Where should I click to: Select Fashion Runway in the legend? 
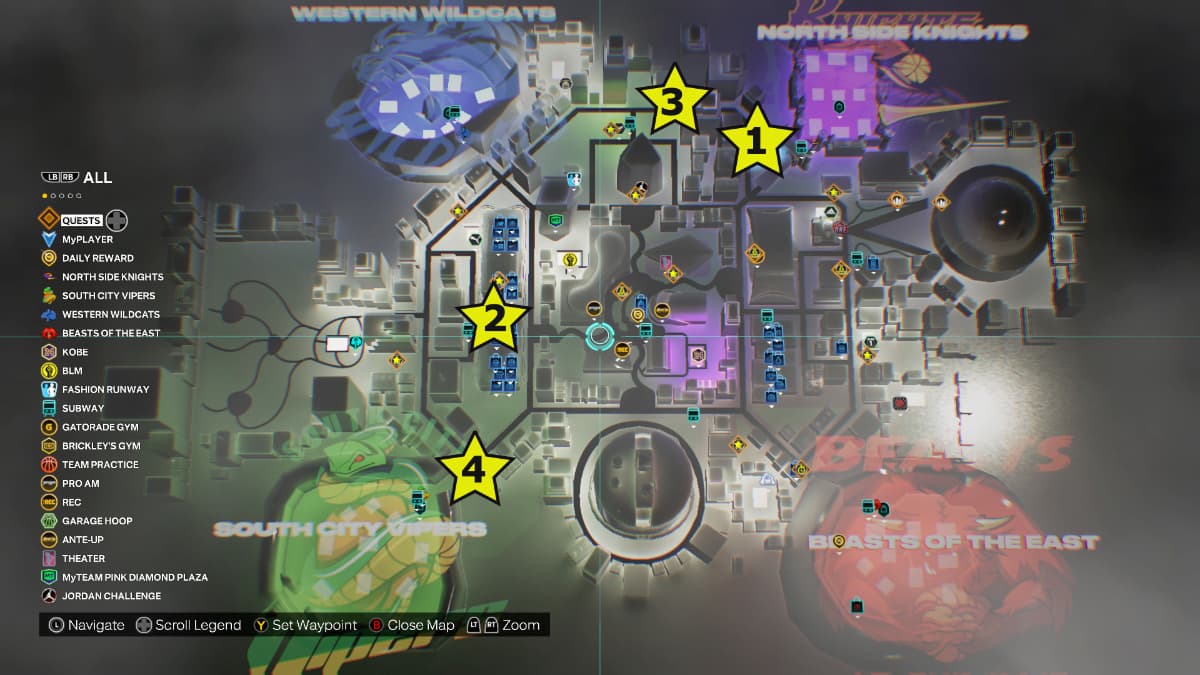tap(105, 390)
